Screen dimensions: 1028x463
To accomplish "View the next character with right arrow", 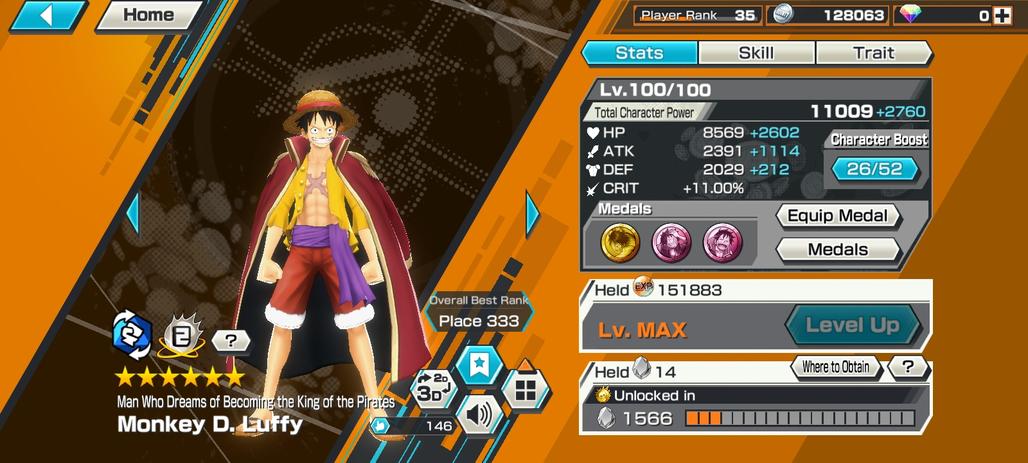I will (532, 213).
